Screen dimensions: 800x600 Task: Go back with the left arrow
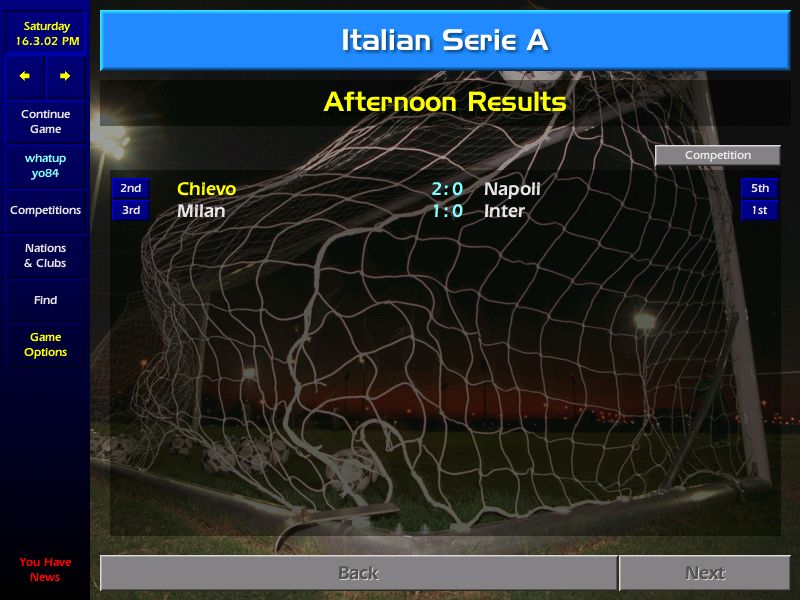tap(25, 76)
